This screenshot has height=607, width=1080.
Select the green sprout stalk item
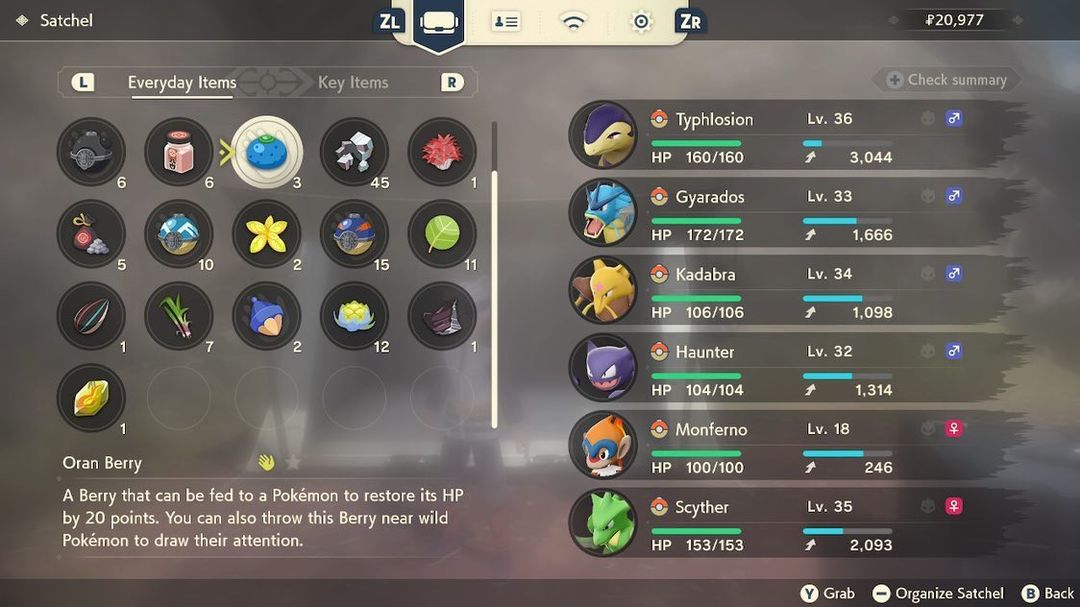pyautogui.click(x=179, y=316)
